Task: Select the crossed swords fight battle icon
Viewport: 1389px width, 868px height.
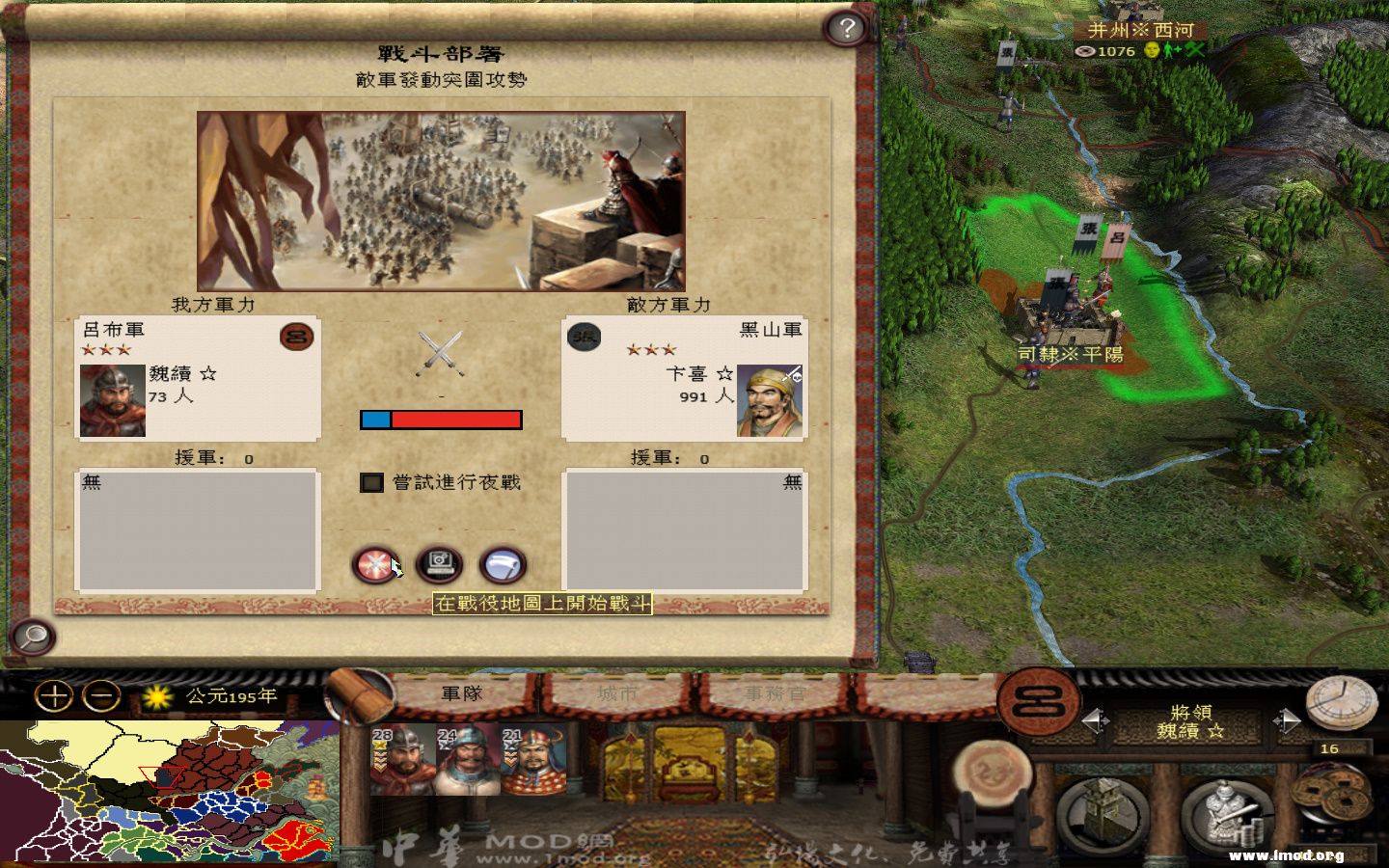Action: pyautogui.click(x=374, y=564)
